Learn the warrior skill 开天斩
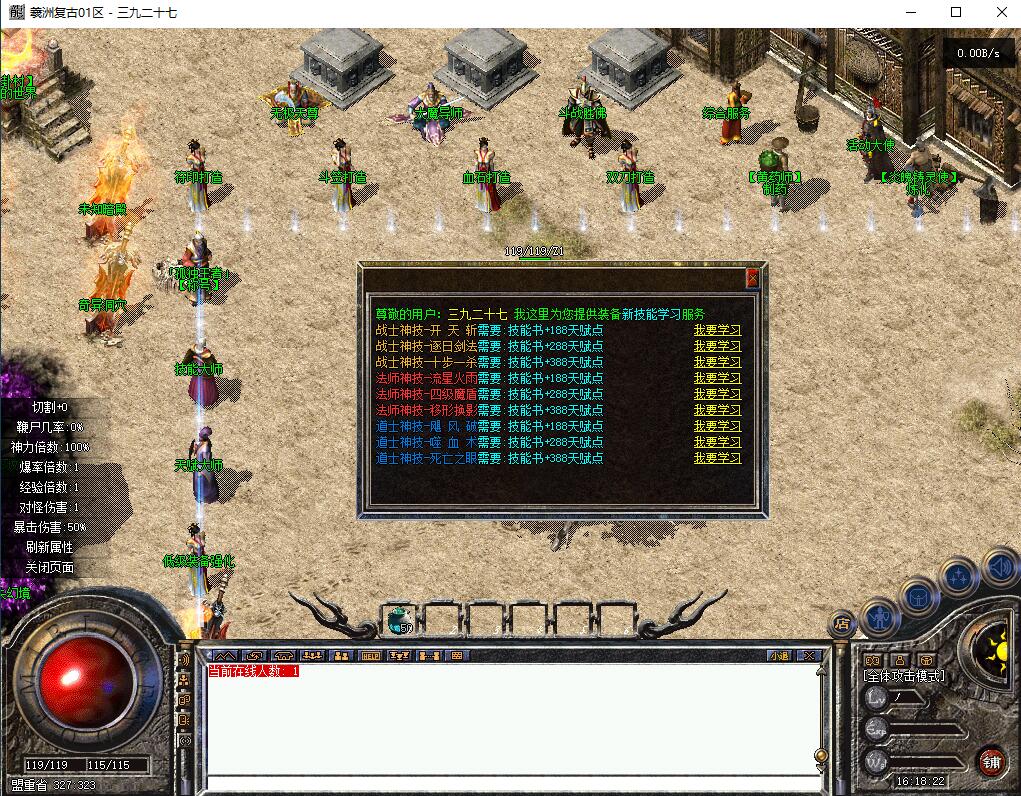 click(x=717, y=330)
